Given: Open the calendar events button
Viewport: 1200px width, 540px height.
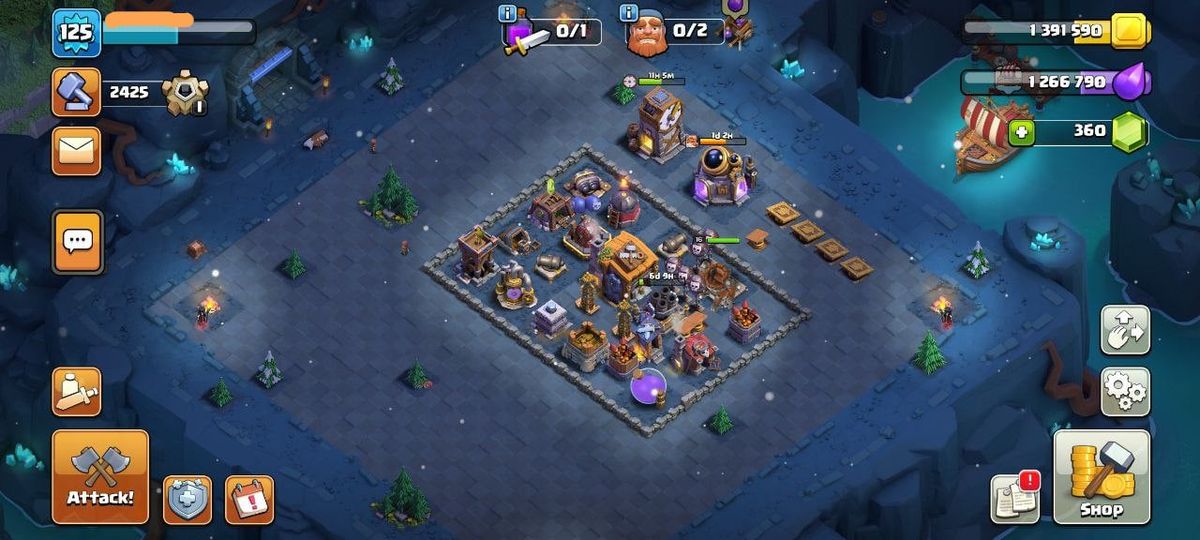Looking at the screenshot, I should (249, 499).
